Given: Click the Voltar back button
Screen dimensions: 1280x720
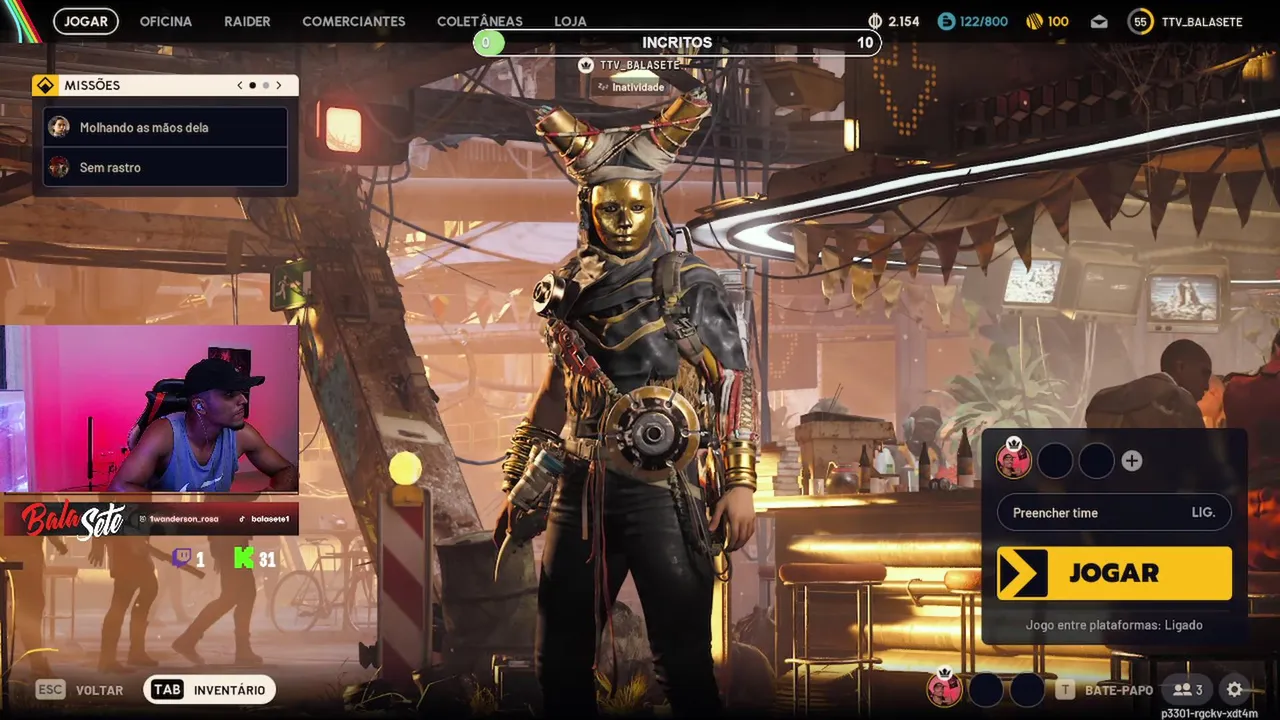Looking at the screenshot, I should 80,690.
